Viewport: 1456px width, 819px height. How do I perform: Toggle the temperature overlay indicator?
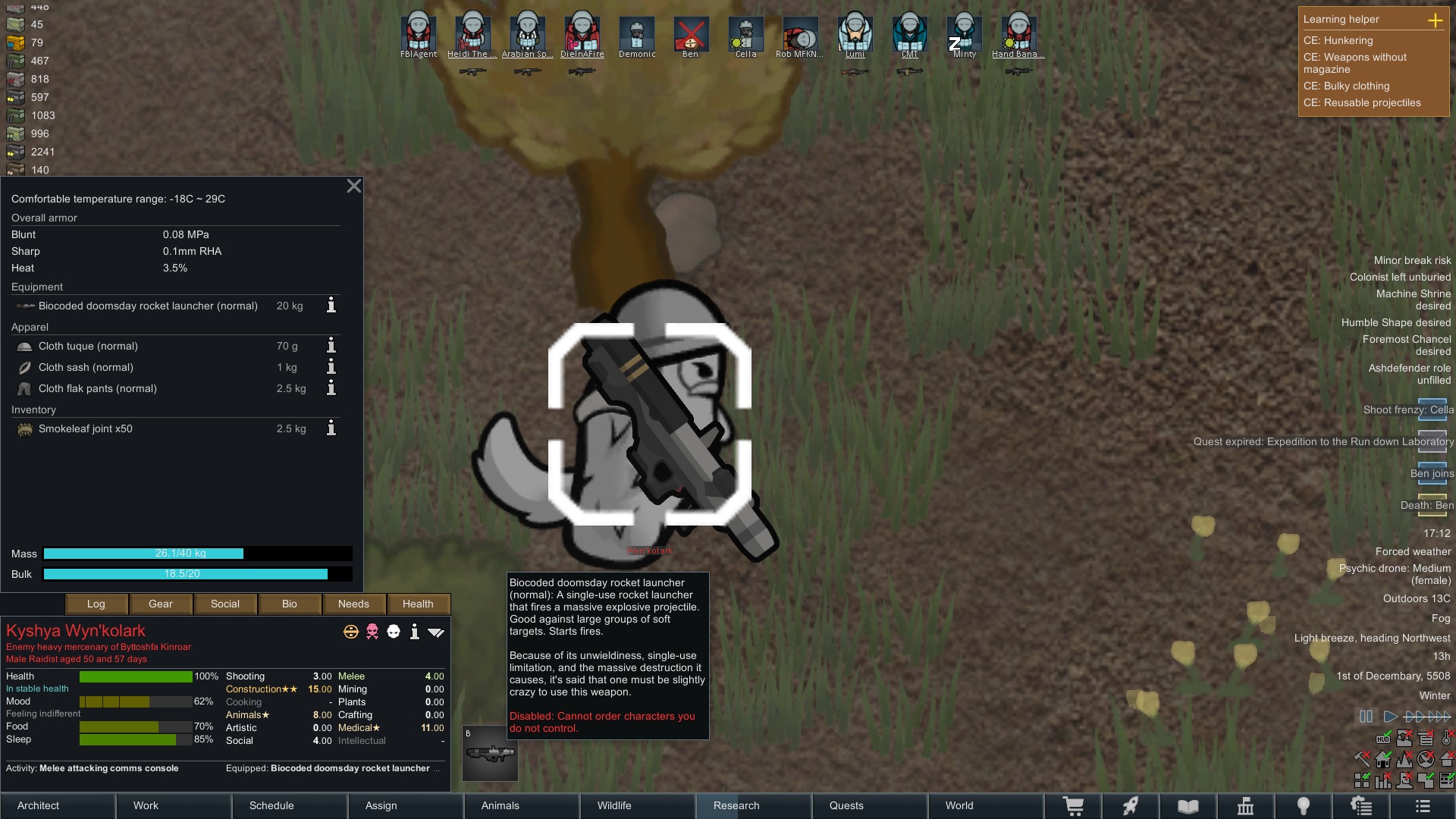click(1445, 739)
